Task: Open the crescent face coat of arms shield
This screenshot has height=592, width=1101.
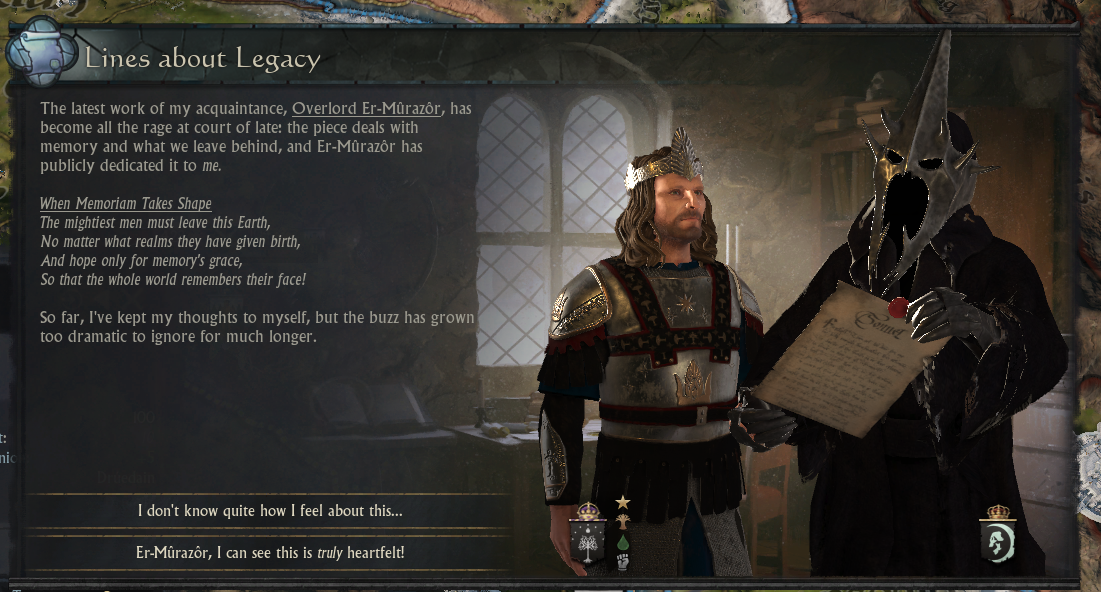Action: tap(997, 541)
